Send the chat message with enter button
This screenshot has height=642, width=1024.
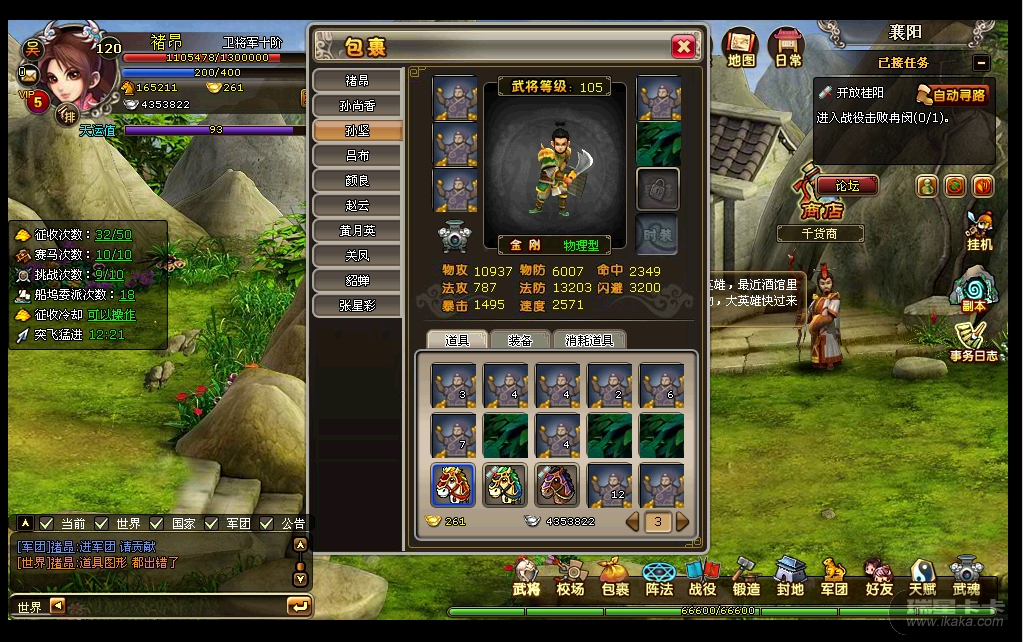pyautogui.click(x=298, y=606)
